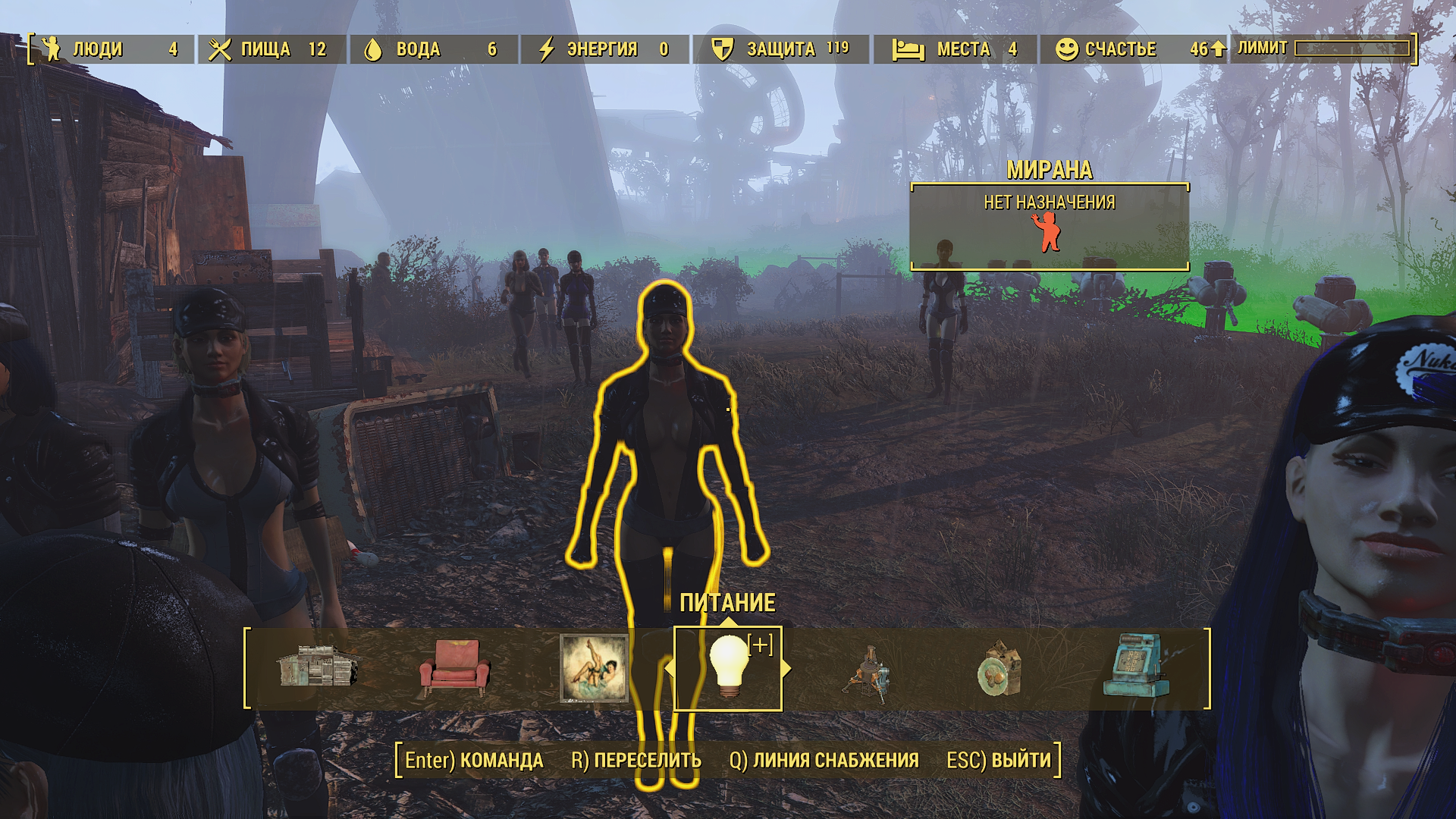Choose ПЕРЕСЕЛИТЬ to move the settler

(636, 760)
